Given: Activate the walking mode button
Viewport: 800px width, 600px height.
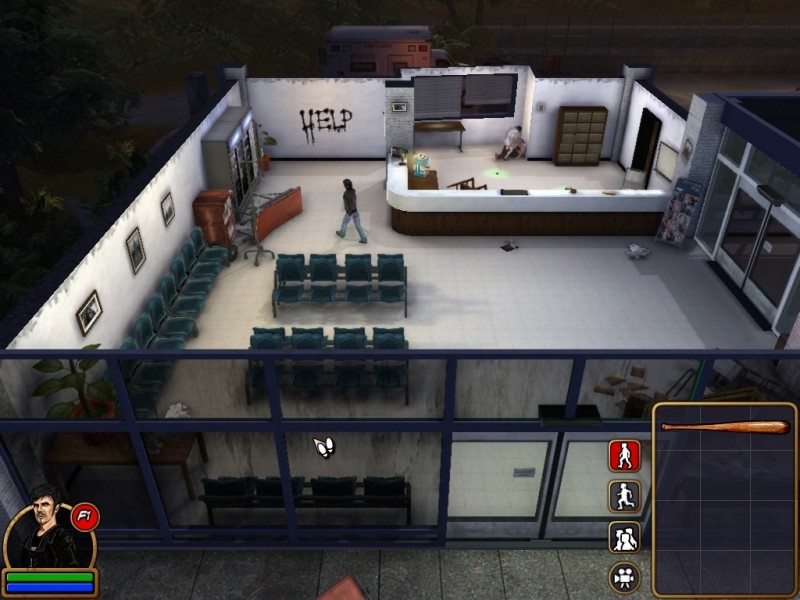Looking at the screenshot, I should tap(624, 456).
